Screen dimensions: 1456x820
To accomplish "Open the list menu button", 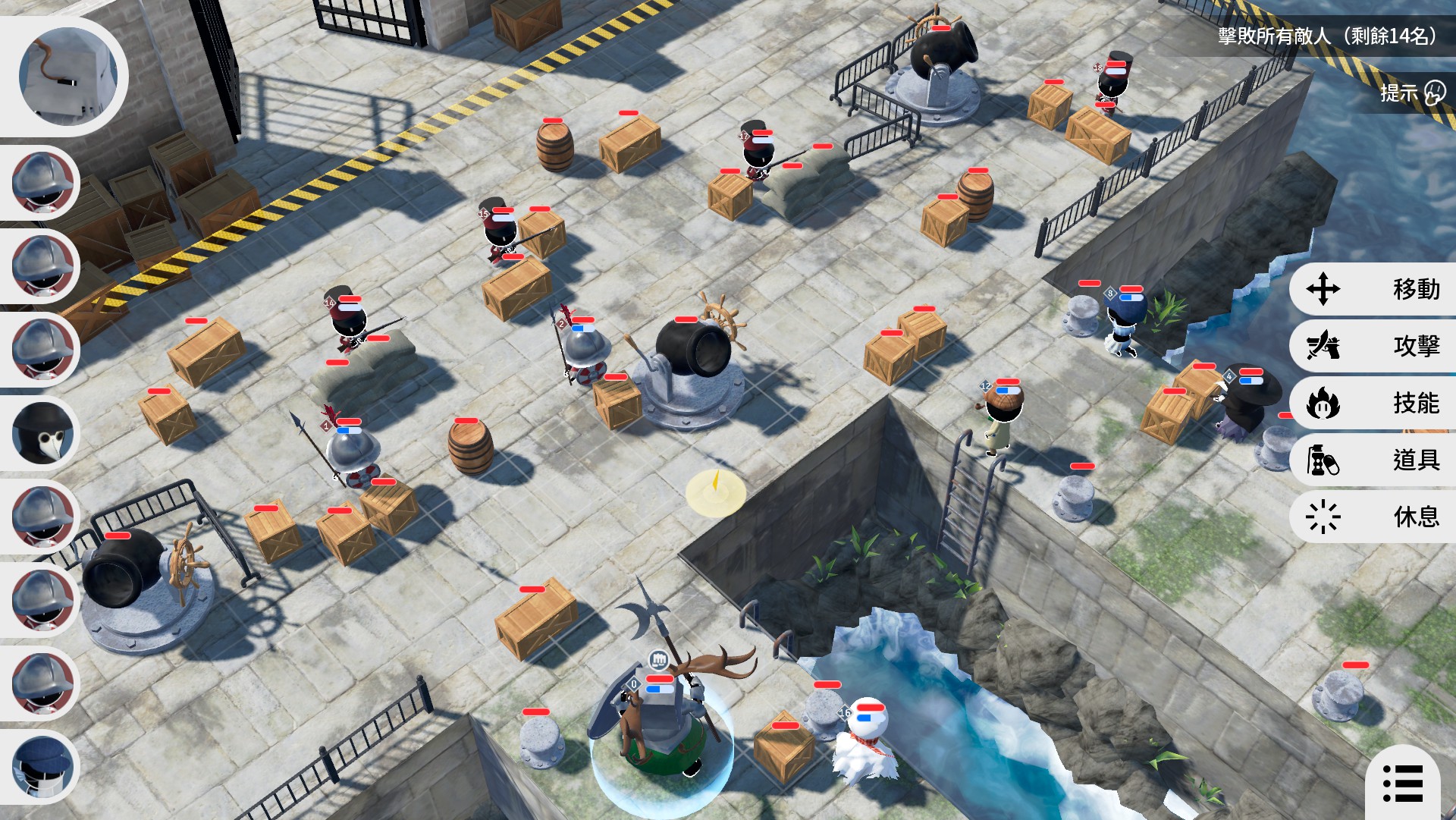I will 1402,783.
